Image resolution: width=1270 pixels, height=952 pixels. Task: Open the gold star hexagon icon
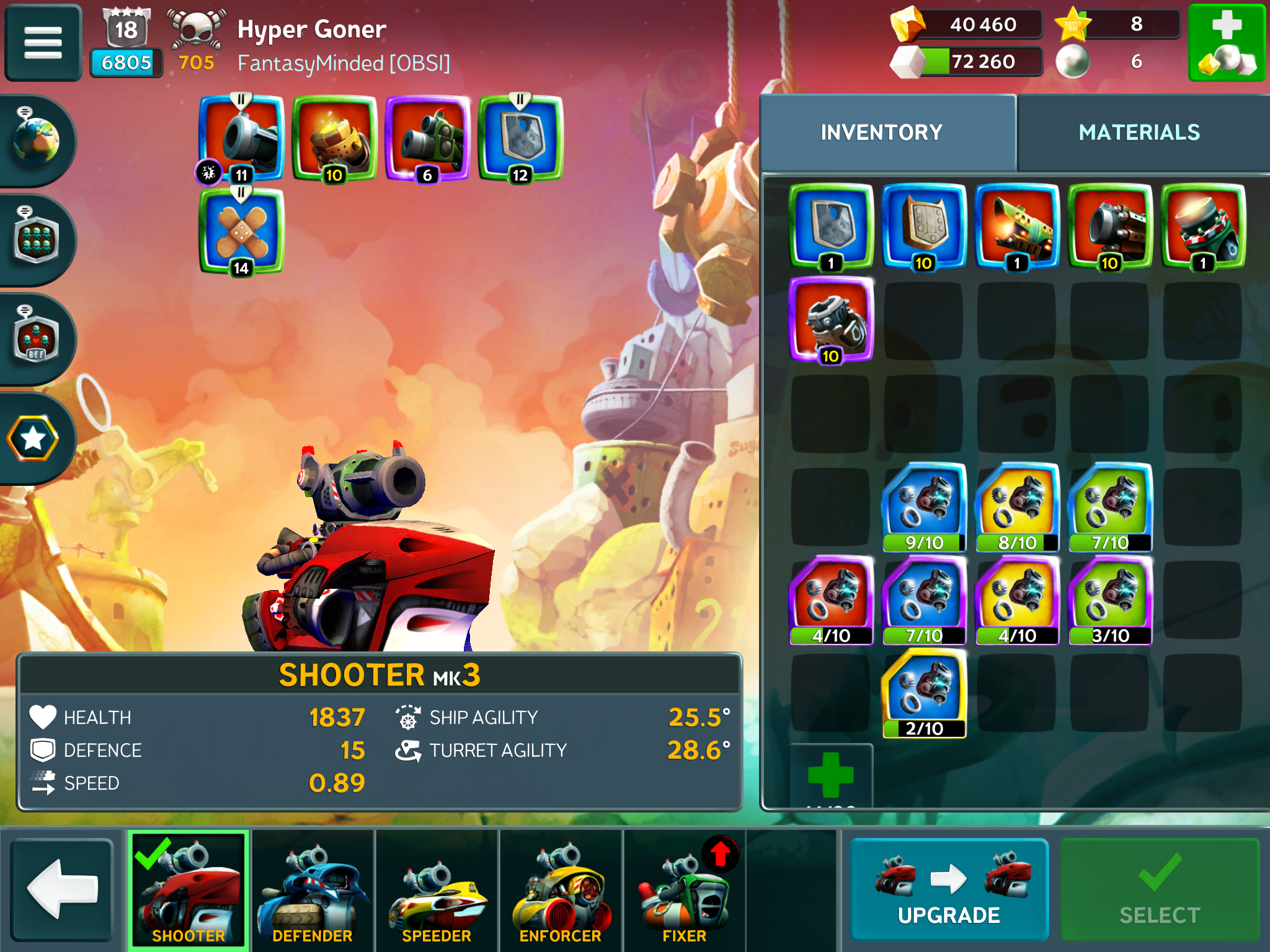[33, 439]
